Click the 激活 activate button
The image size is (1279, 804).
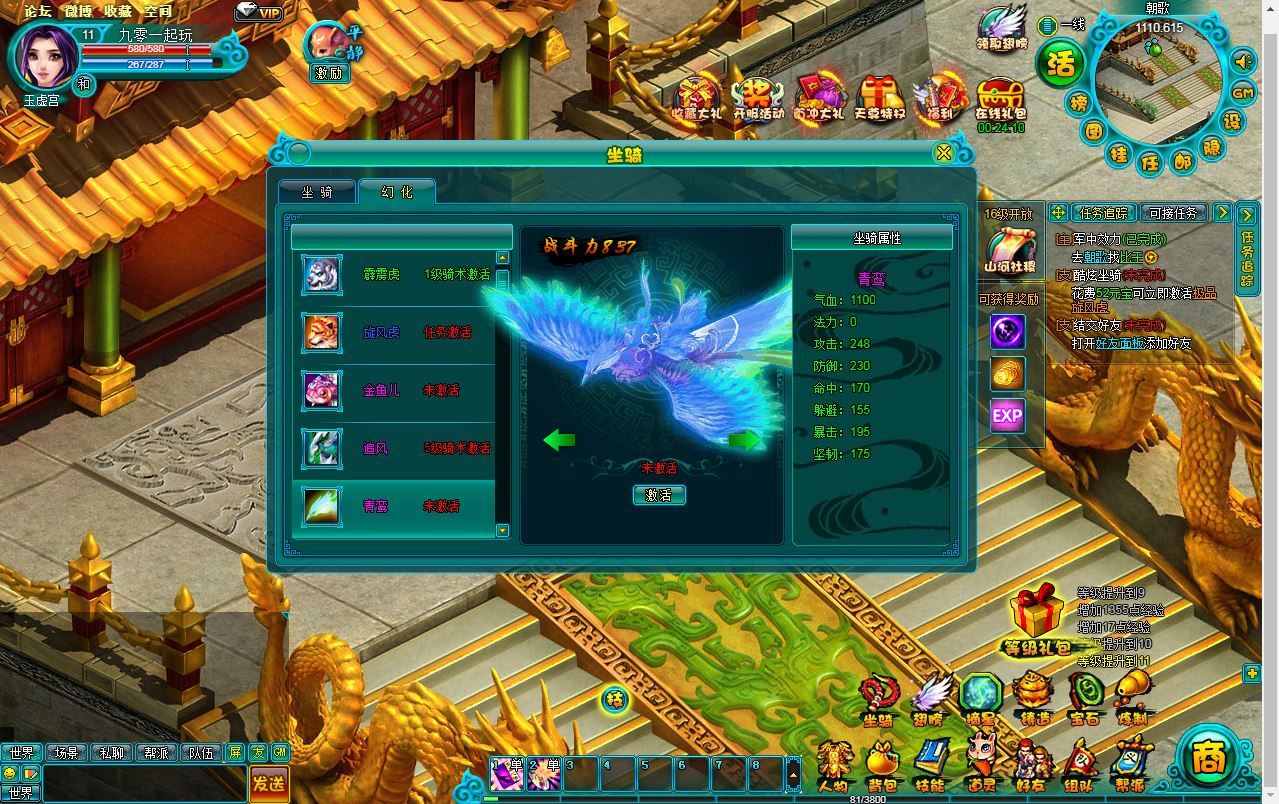(659, 495)
